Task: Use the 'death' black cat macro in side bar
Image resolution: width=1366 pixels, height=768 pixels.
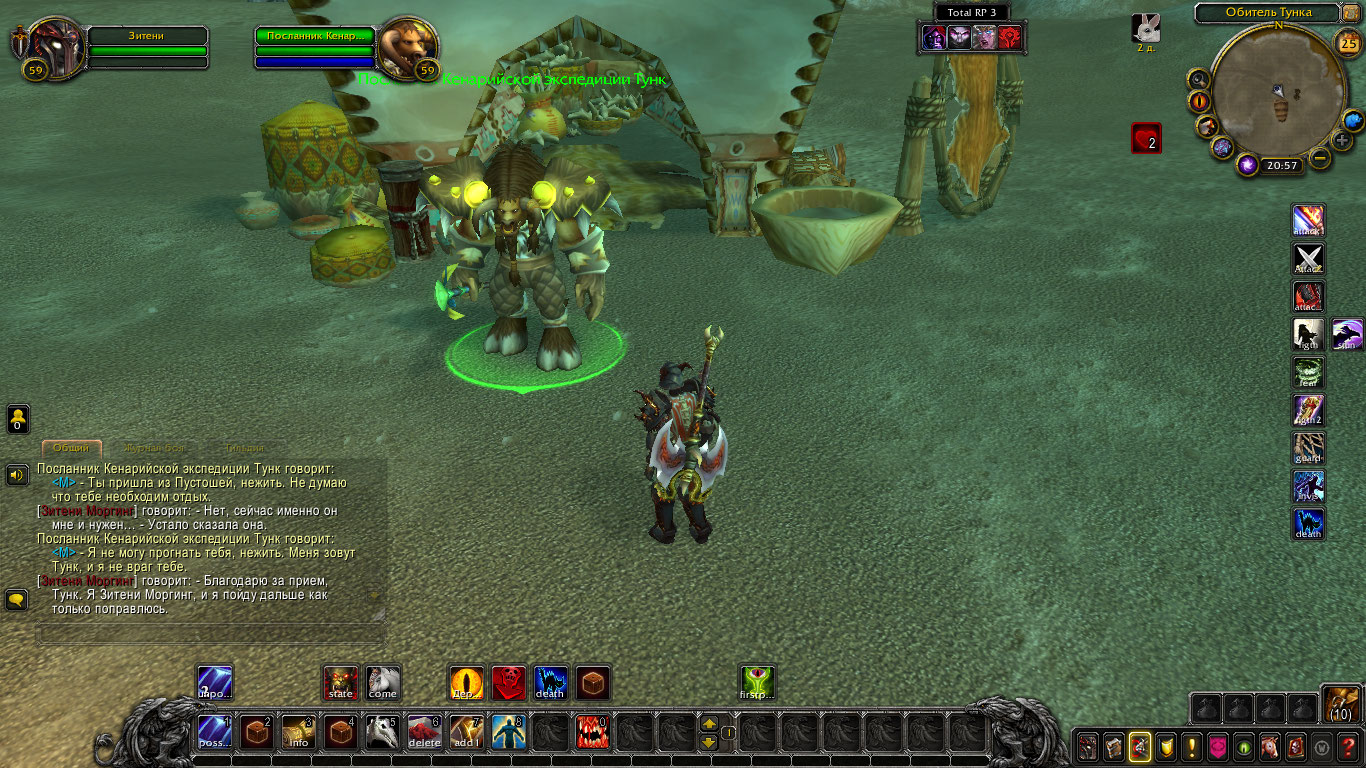Action: (x=1308, y=524)
